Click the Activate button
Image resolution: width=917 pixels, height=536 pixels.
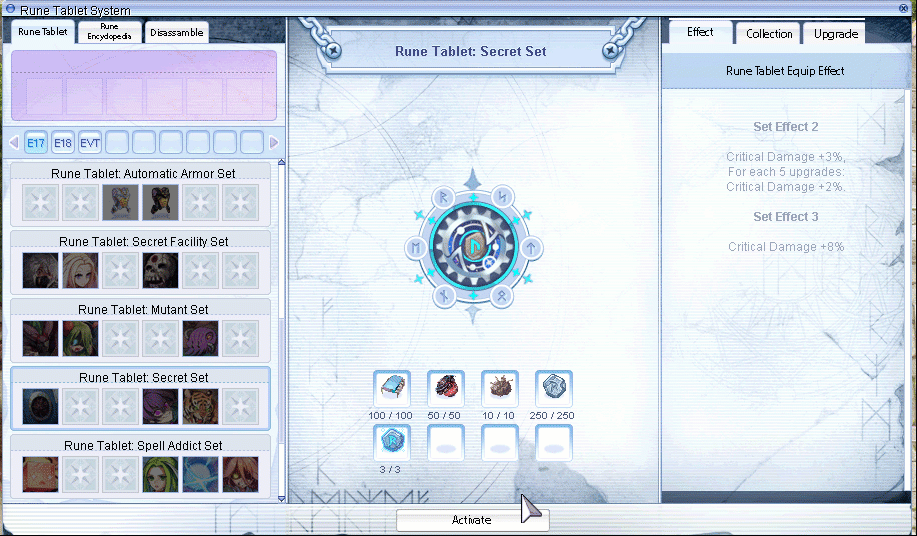coord(472,520)
